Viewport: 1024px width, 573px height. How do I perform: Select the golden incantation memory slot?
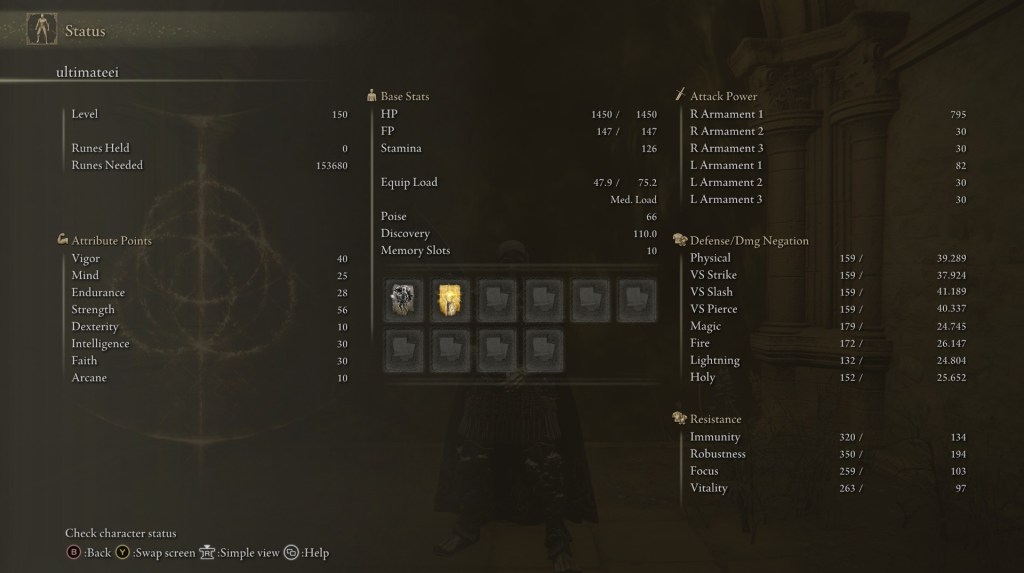(450, 299)
